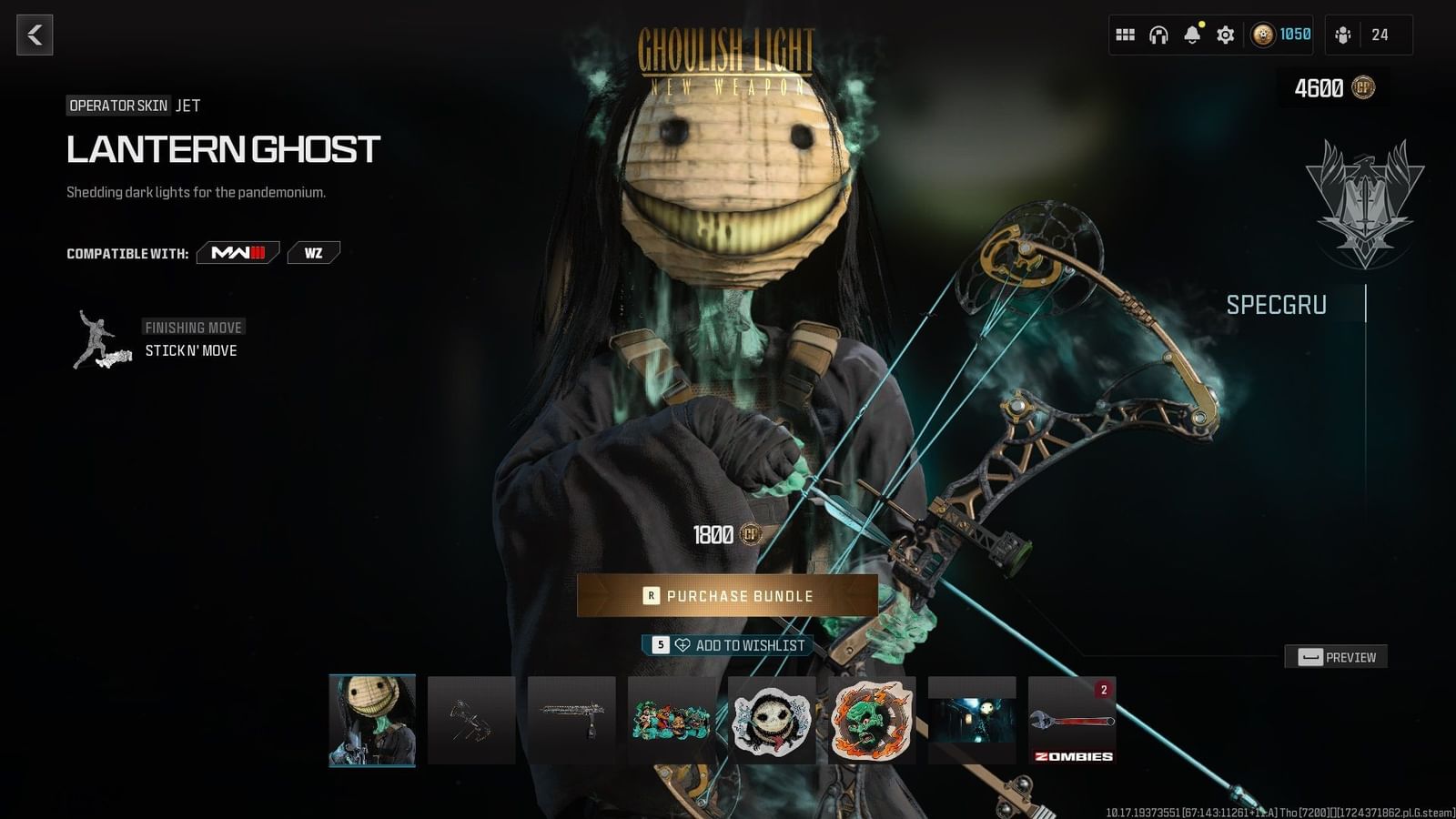Click Purchase Bundle
Image resolution: width=1456 pixels, height=819 pixels.
[728, 596]
